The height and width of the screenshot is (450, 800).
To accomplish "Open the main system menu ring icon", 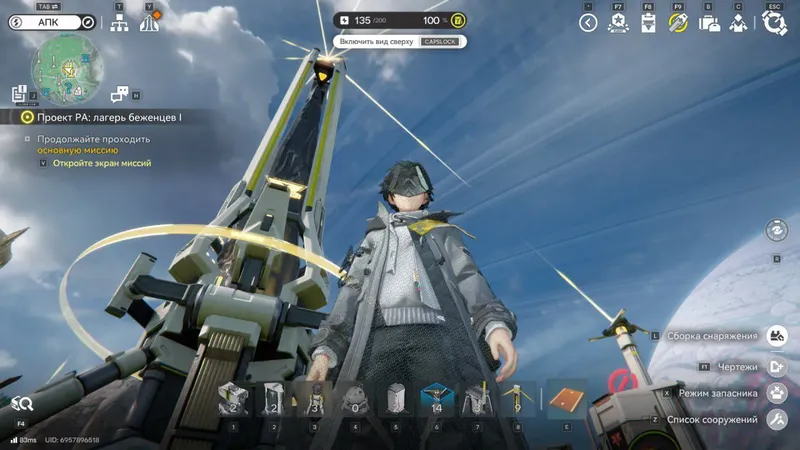I will coord(773,23).
